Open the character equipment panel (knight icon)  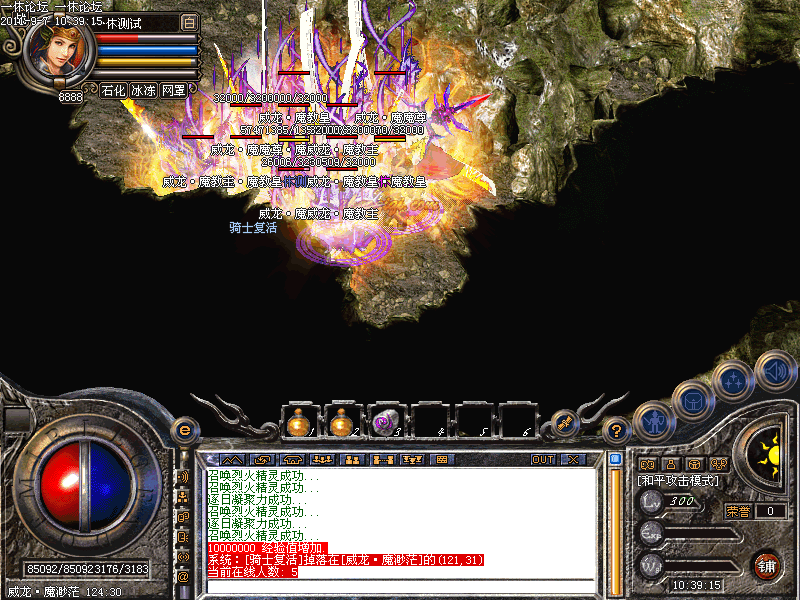(x=653, y=421)
